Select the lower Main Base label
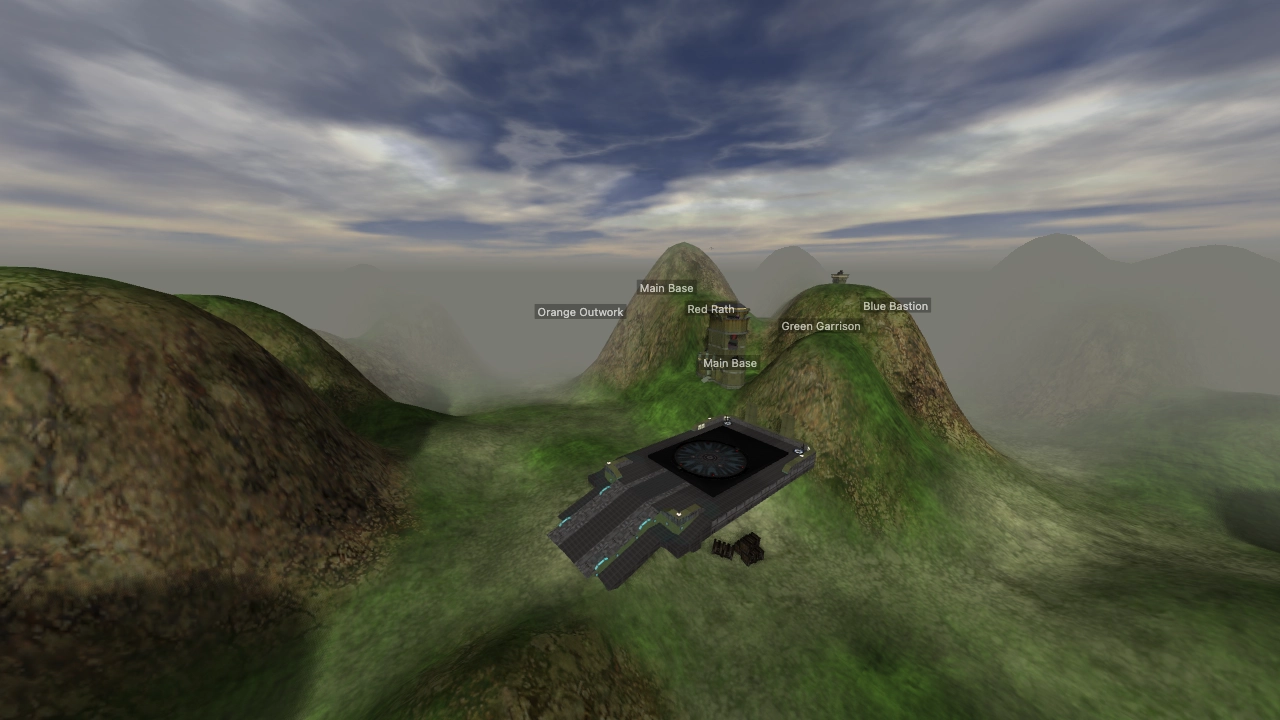Screen dimensions: 1280x720 coord(729,363)
